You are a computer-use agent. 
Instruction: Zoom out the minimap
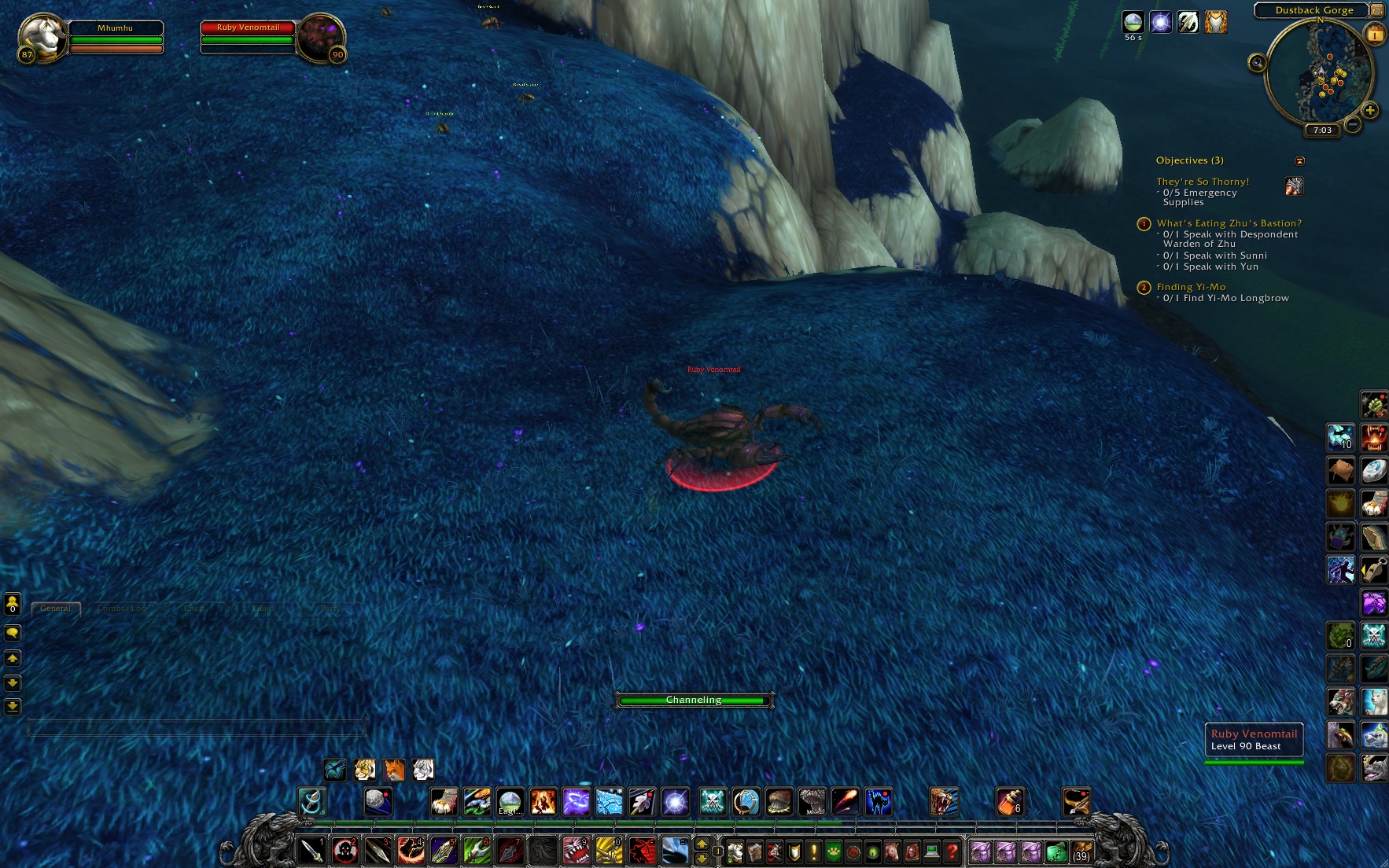(x=1353, y=124)
